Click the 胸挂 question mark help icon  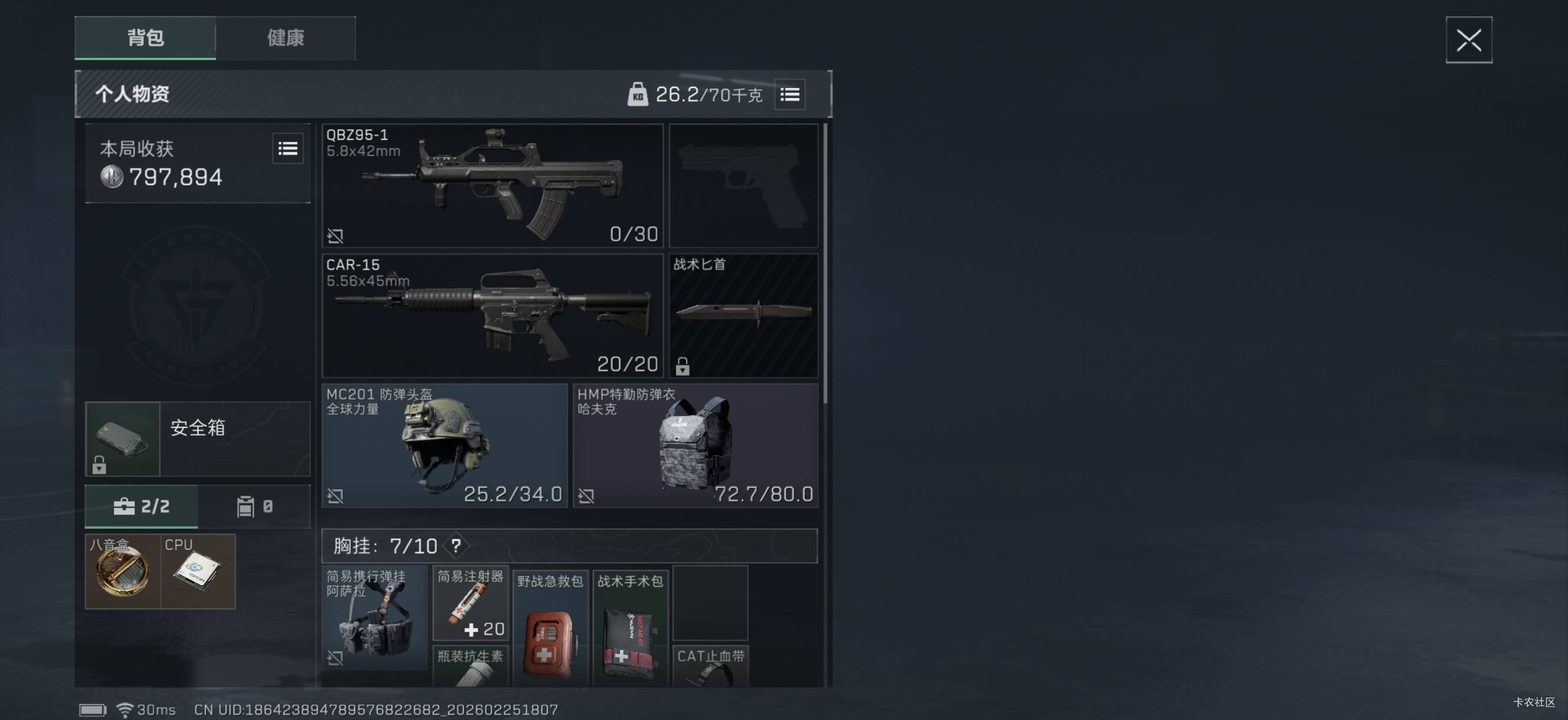456,545
